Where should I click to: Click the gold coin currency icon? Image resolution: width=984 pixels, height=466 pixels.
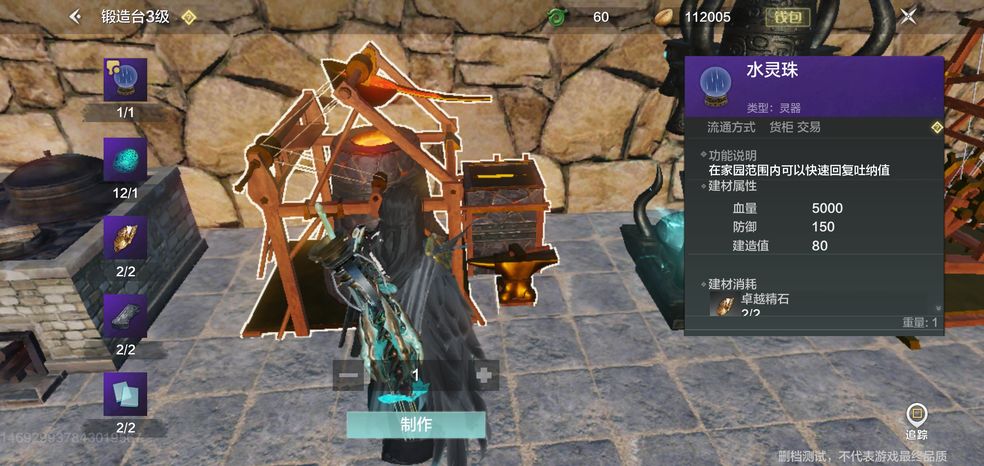pos(663,17)
